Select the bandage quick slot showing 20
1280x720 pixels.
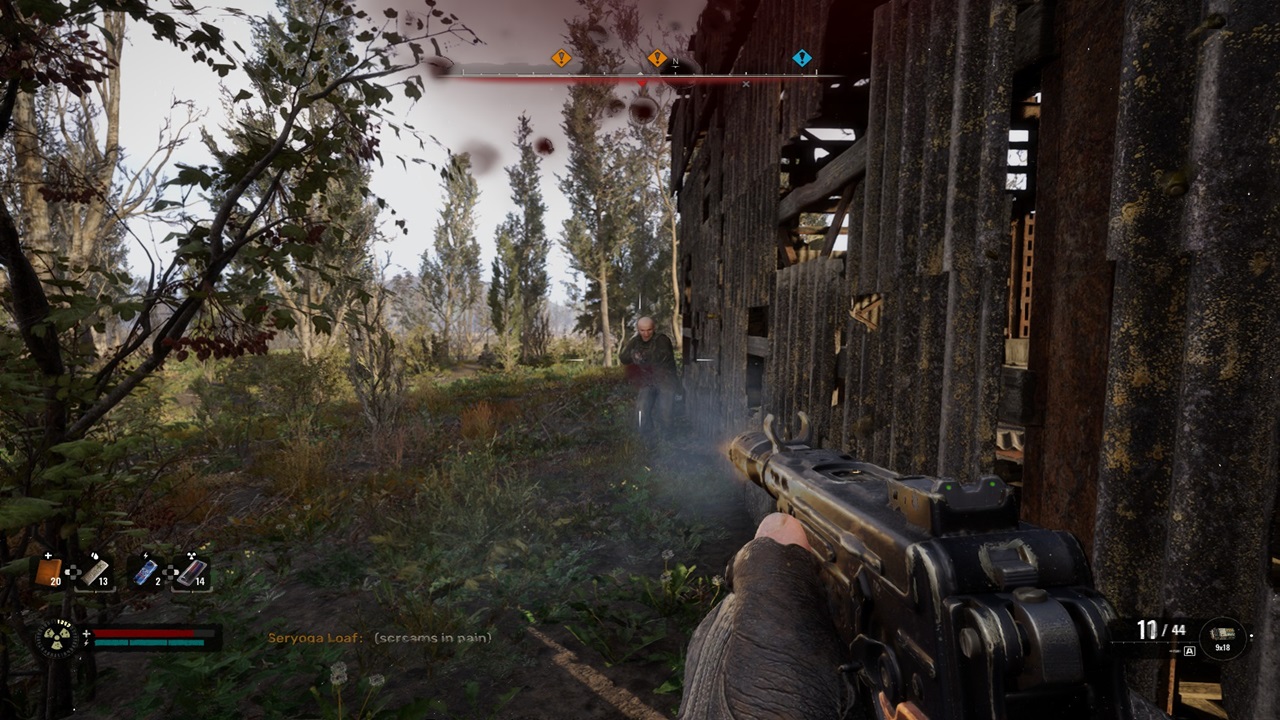point(50,571)
